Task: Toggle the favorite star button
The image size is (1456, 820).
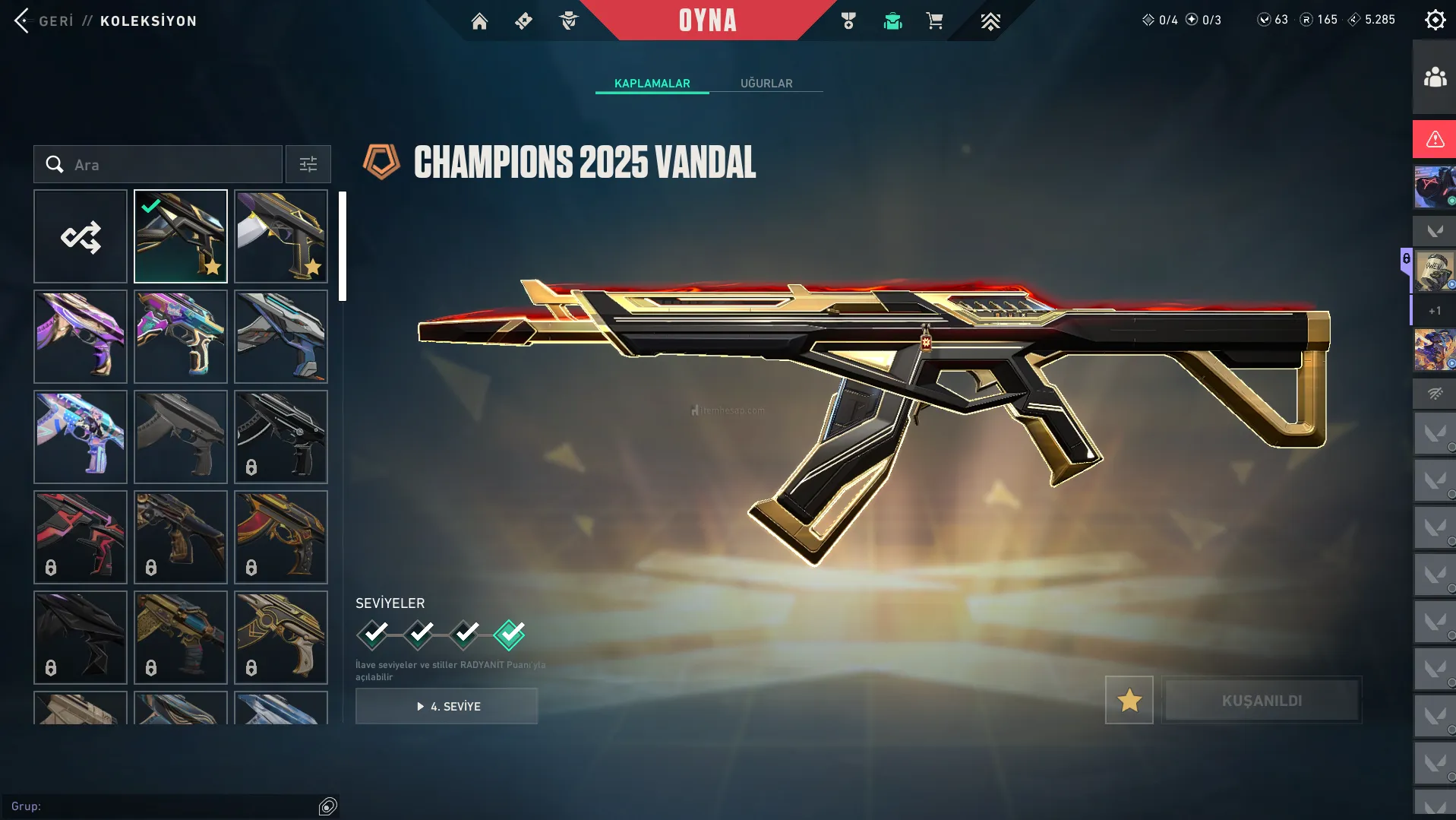Action: pos(1129,700)
